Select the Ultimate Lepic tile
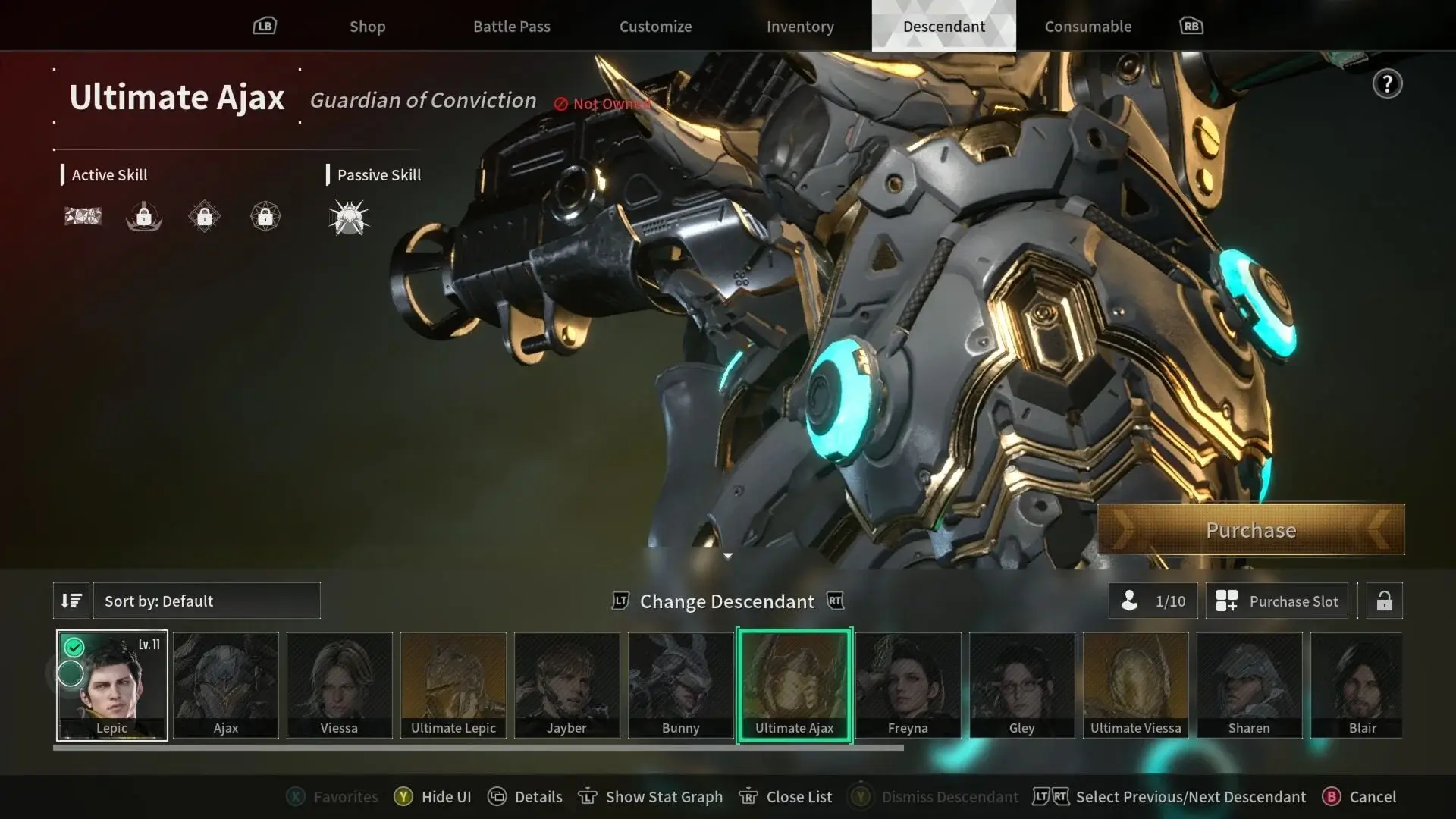The width and height of the screenshot is (1456, 819). click(x=453, y=685)
